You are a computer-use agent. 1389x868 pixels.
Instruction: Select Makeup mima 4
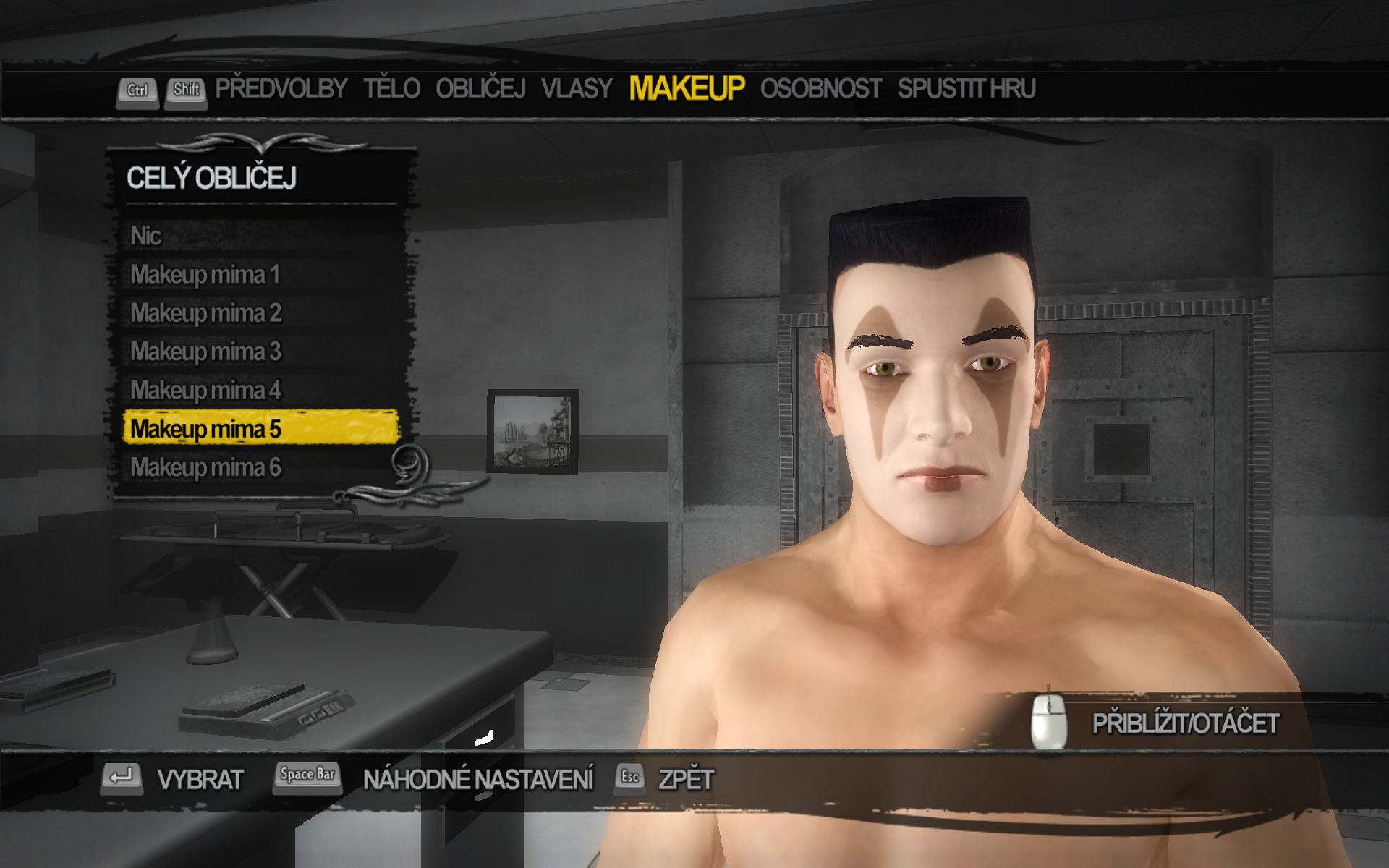pos(205,391)
